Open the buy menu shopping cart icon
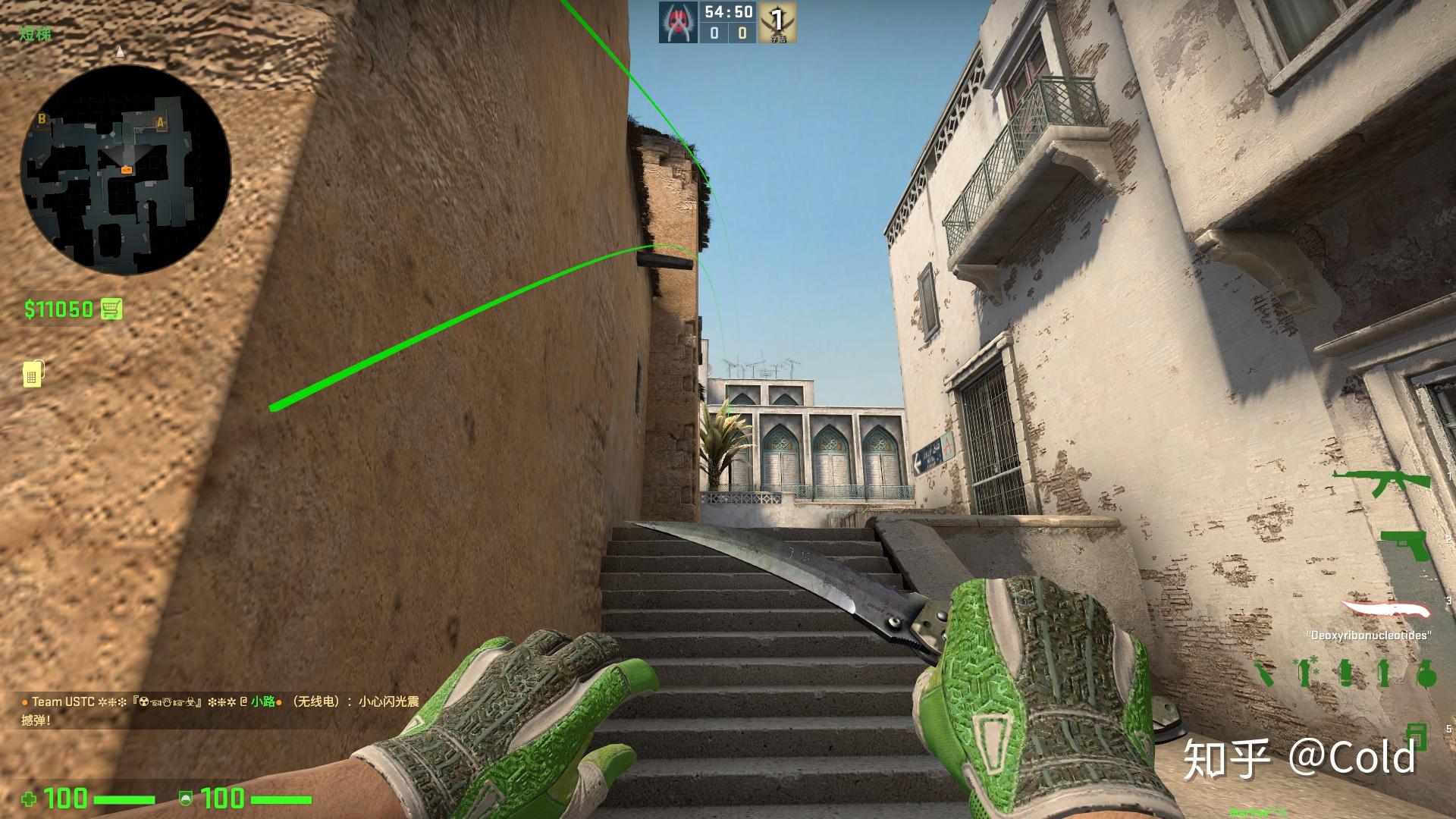The width and height of the screenshot is (1456, 819). pos(111,309)
